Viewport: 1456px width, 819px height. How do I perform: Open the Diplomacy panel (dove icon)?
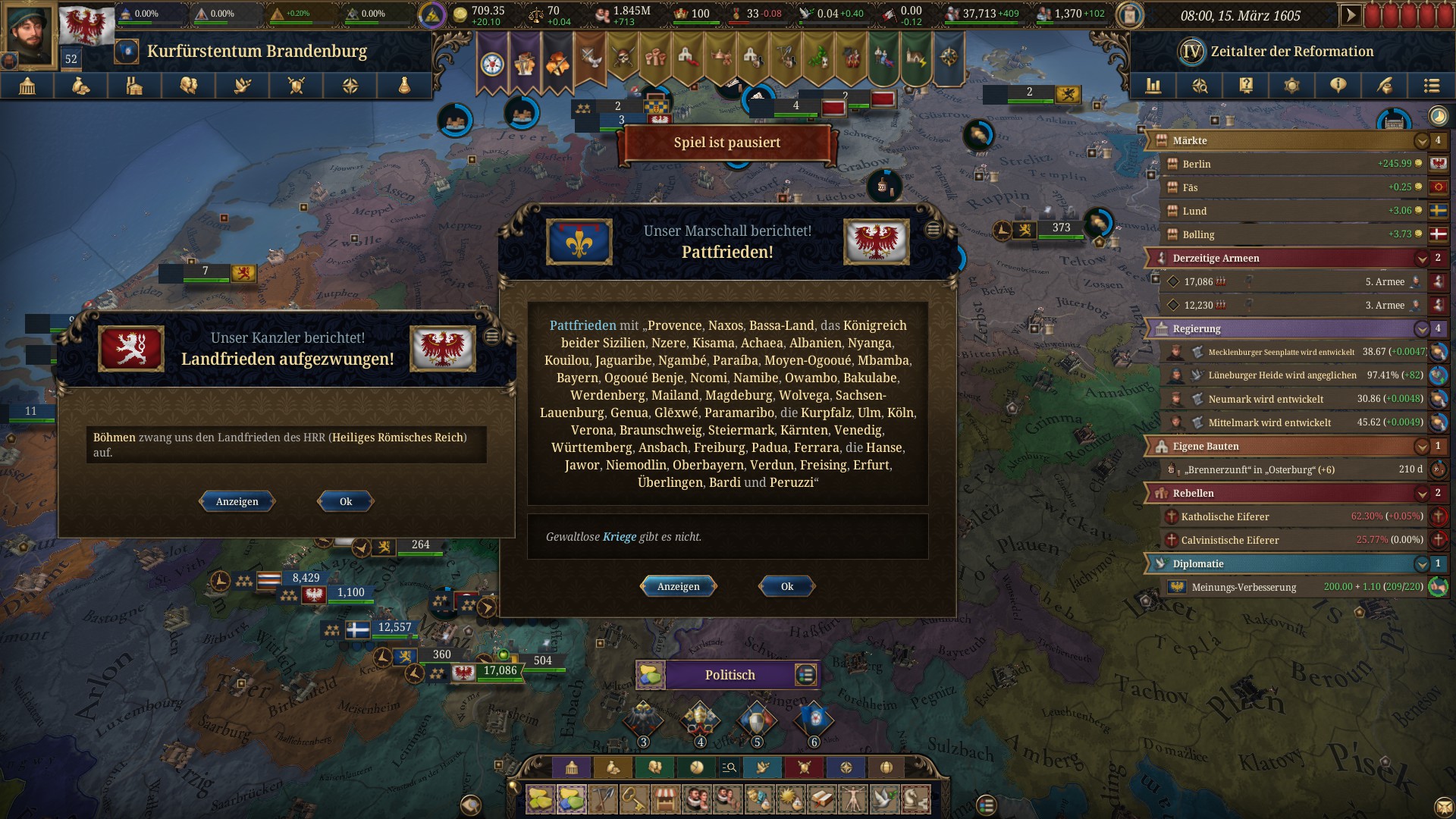241,86
